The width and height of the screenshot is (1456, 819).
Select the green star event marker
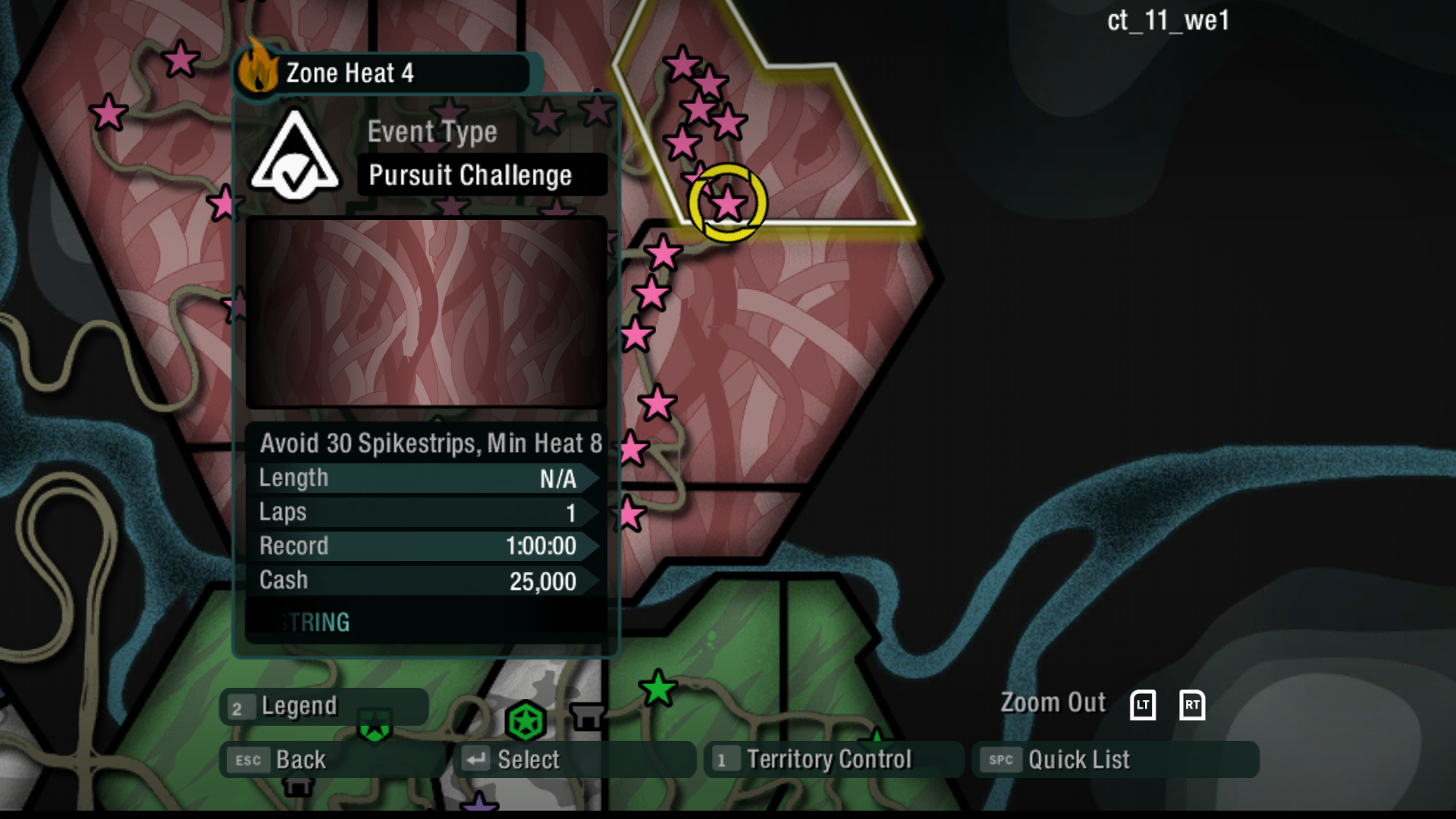[x=657, y=689]
